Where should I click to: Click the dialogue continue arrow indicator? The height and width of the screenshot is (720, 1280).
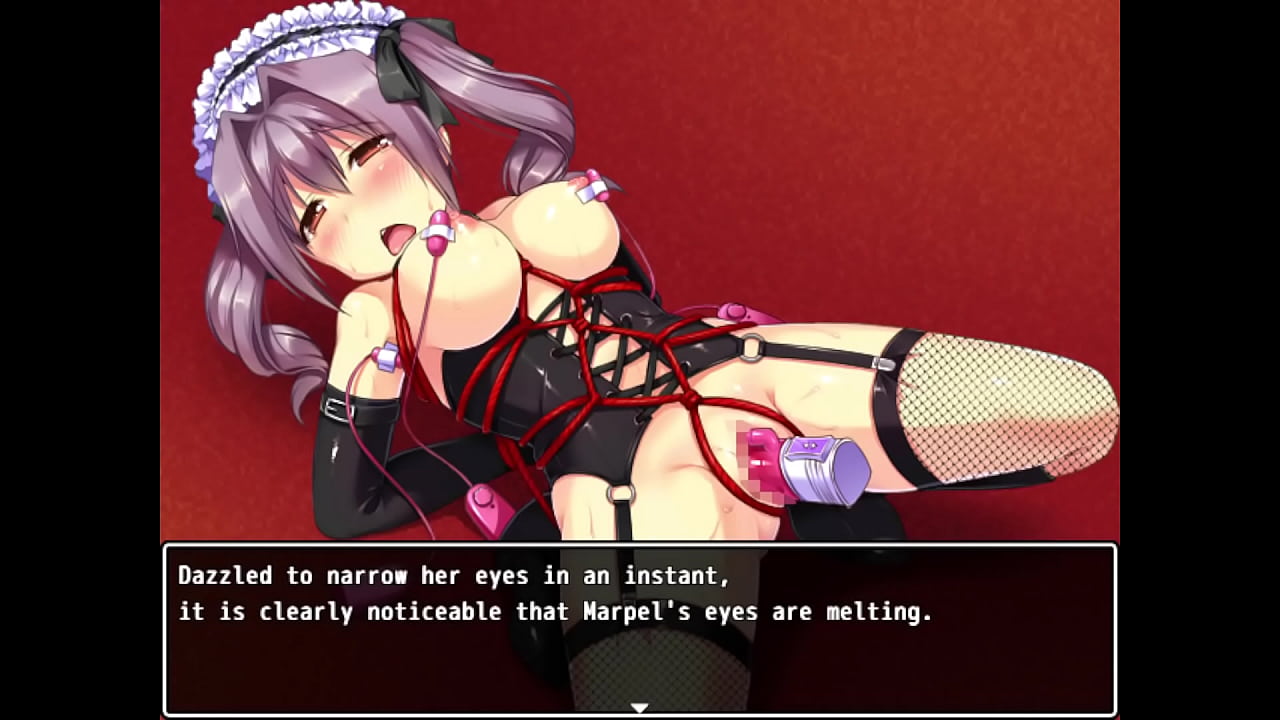[x=639, y=708]
